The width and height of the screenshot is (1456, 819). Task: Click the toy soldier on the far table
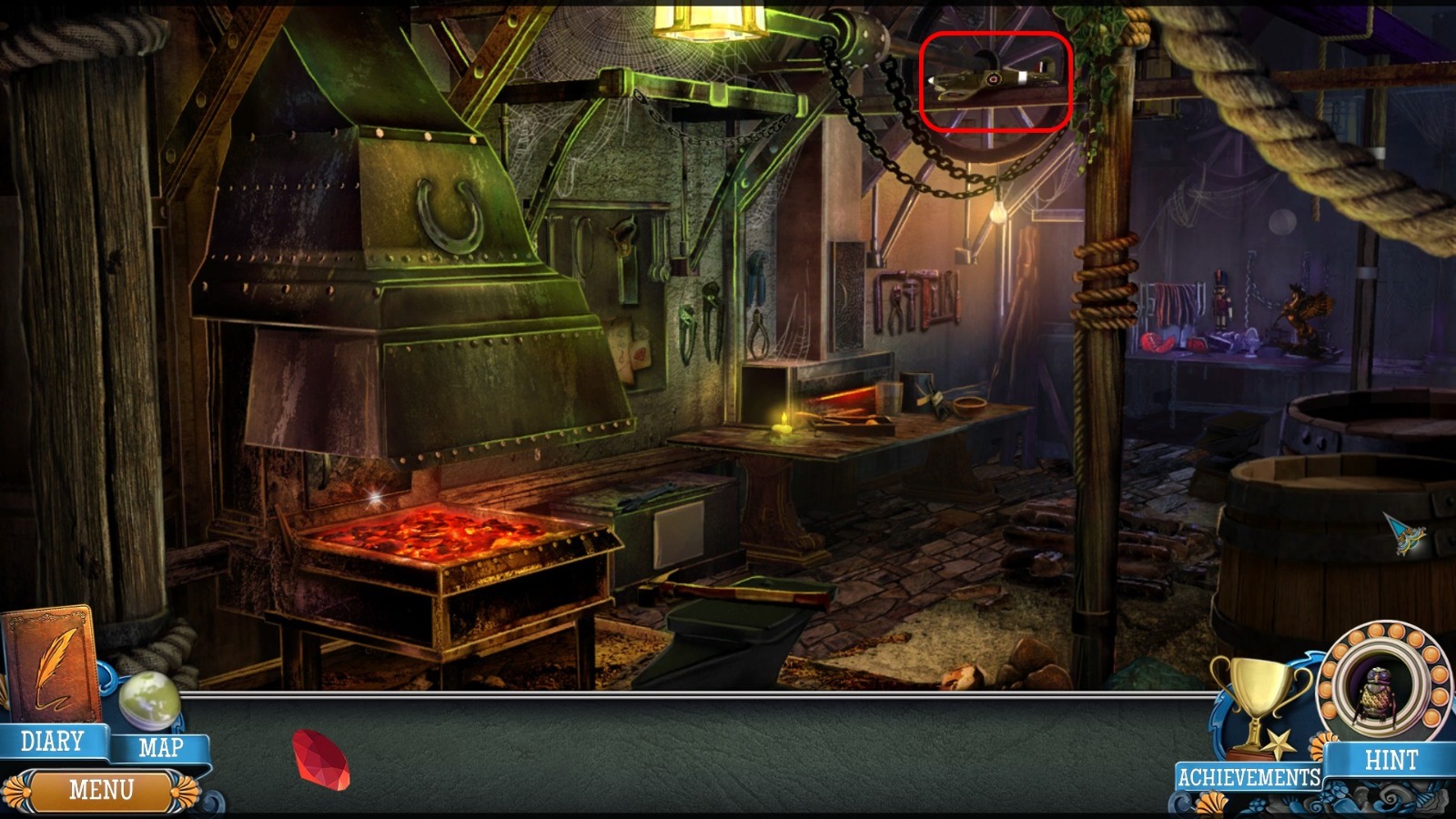pyautogui.click(x=1219, y=300)
